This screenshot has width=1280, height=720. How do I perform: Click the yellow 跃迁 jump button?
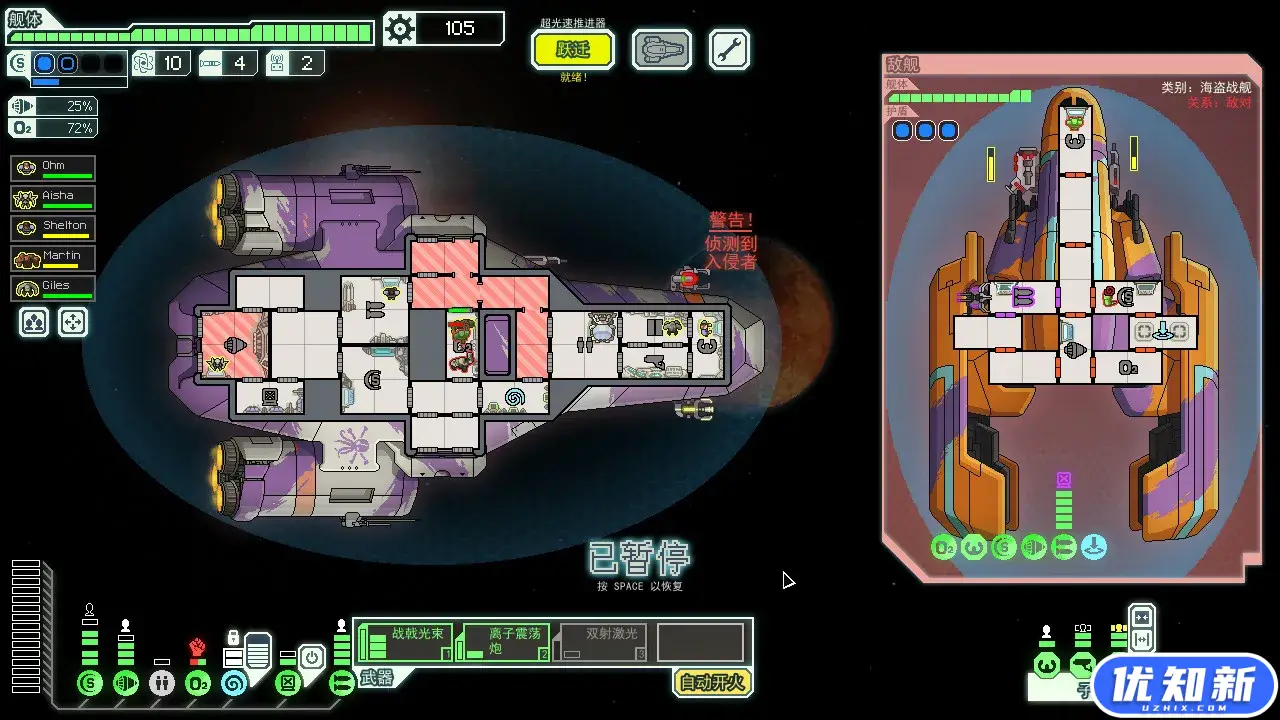click(x=573, y=49)
